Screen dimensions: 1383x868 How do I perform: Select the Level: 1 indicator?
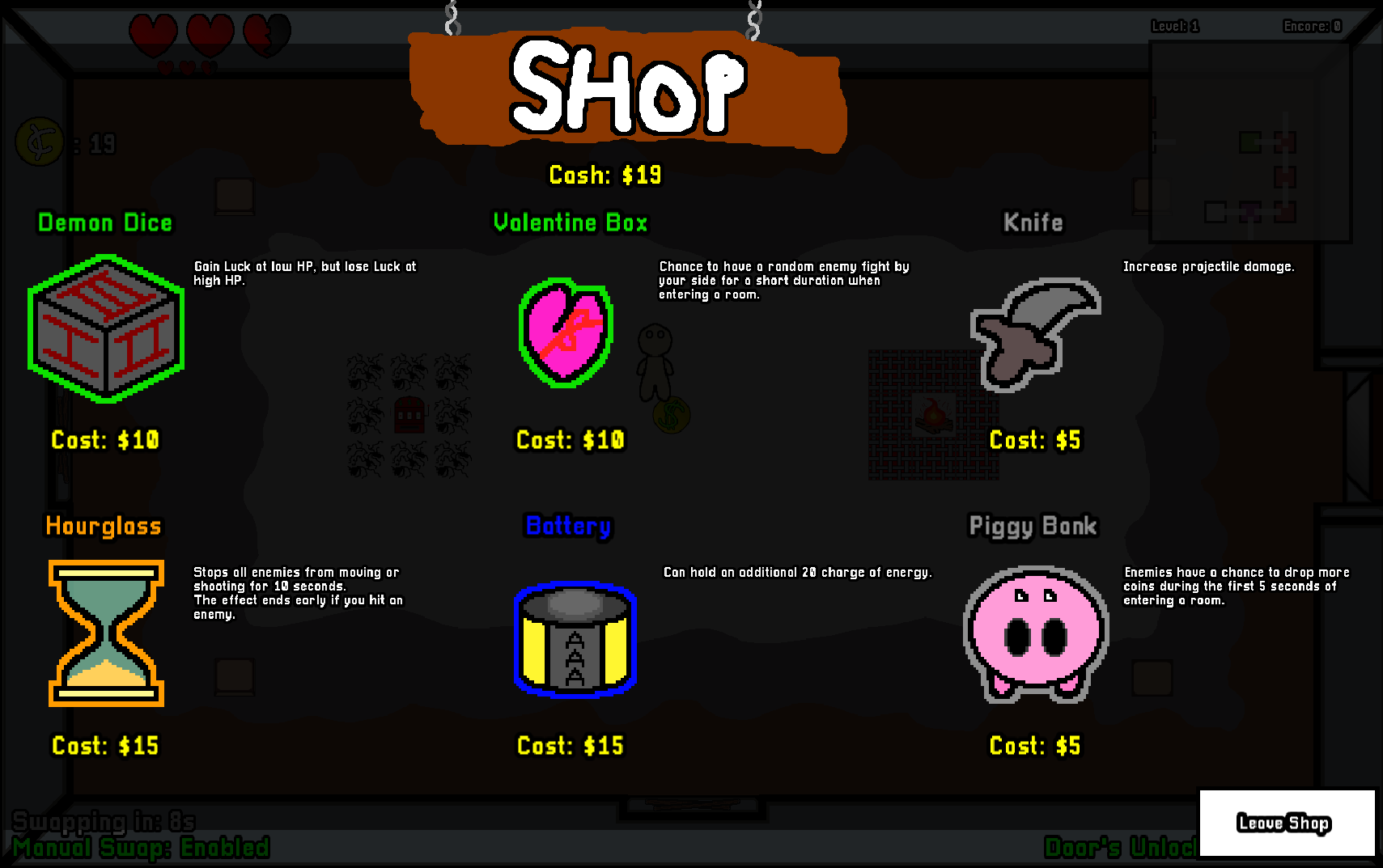(1175, 26)
